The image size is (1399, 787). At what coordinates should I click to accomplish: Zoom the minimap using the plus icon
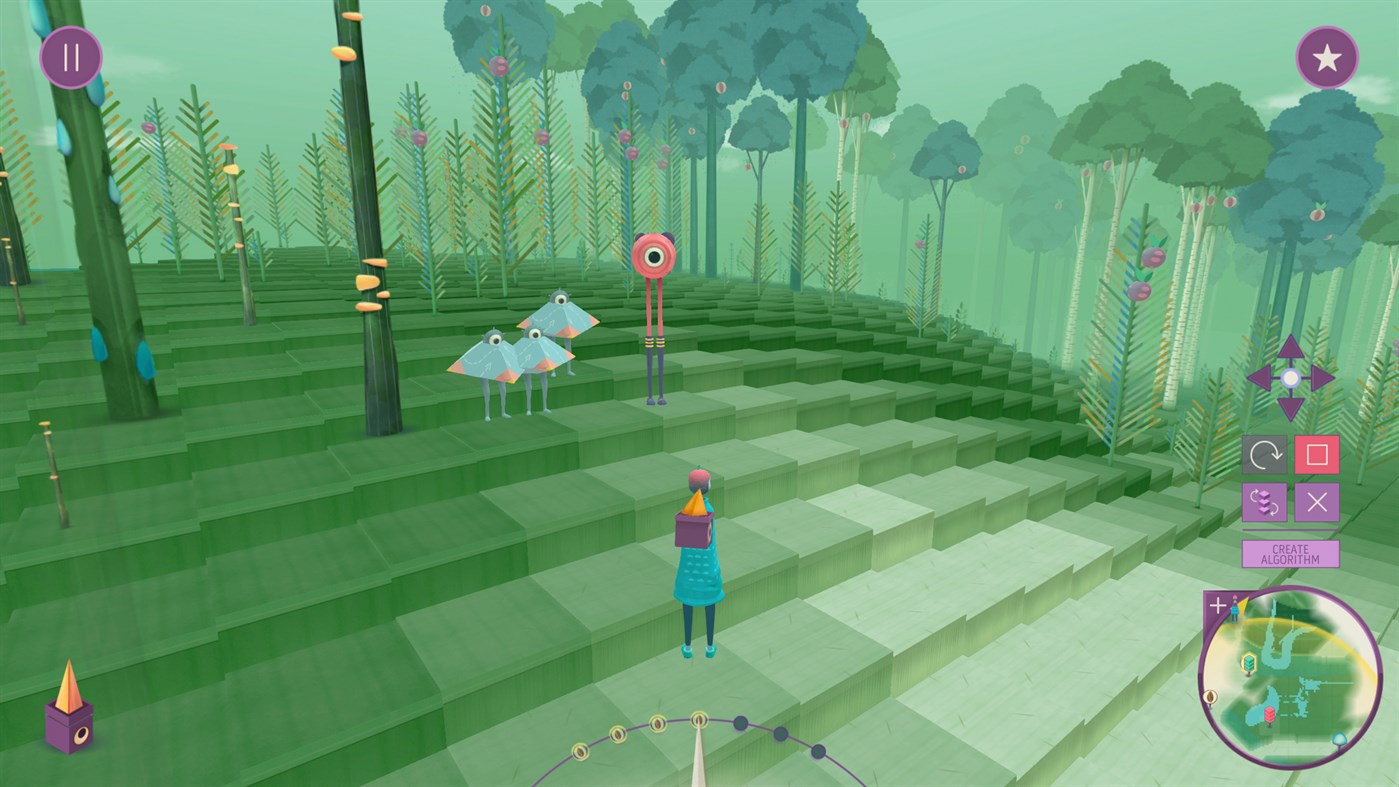tap(1217, 604)
